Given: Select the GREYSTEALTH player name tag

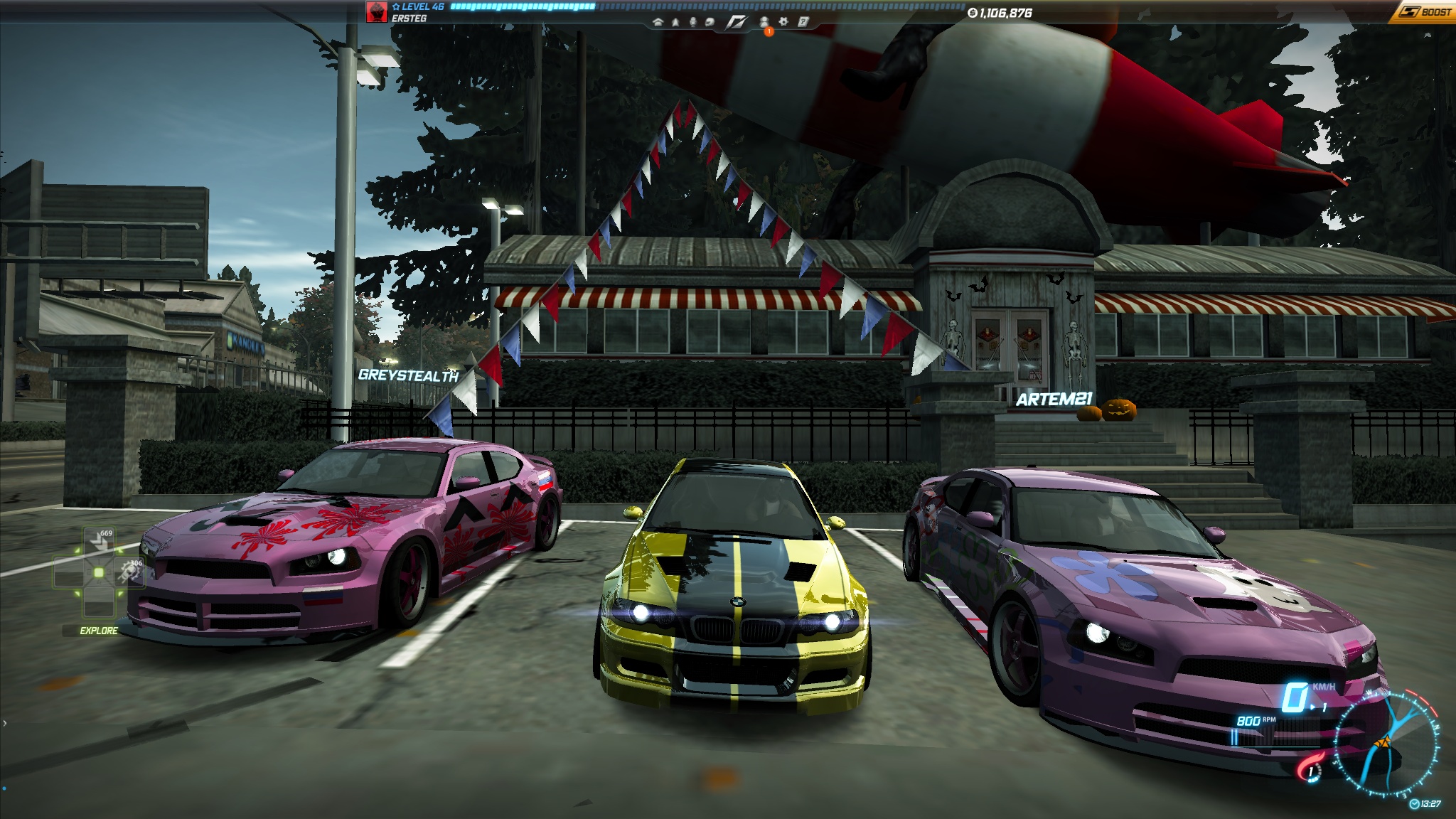Looking at the screenshot, I should point(408,375).
